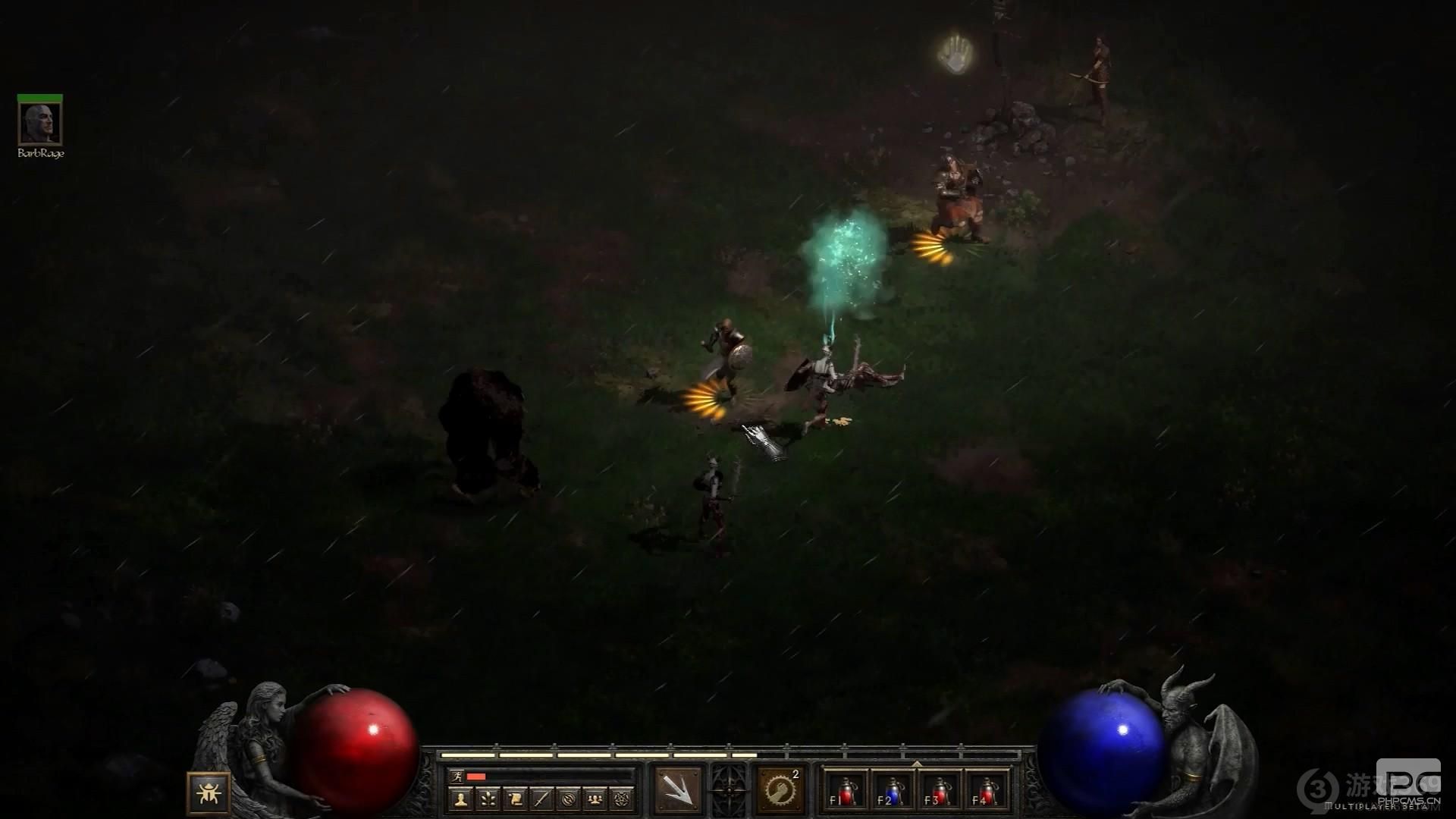Open the bug report scarab button
The height and width of the screenshot is (819, 1456).
(209, 792)
